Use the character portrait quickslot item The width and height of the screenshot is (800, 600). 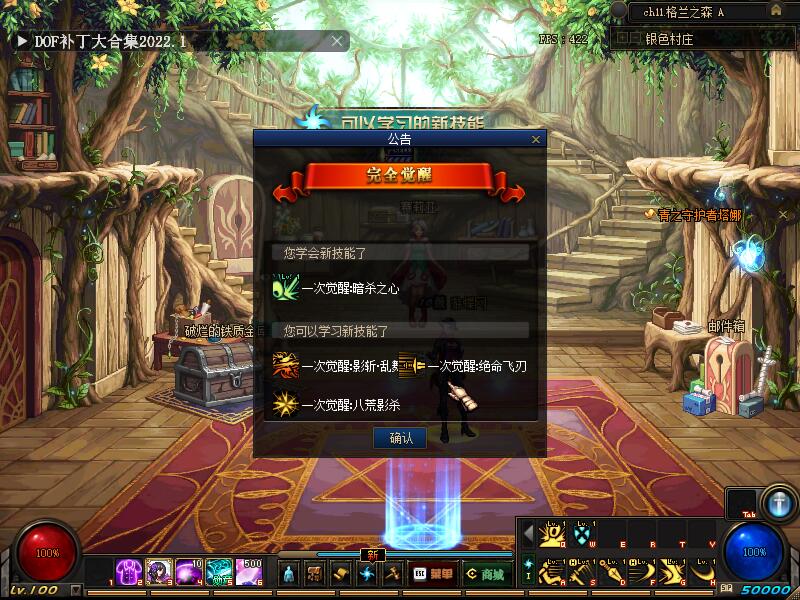click(160, 572)
